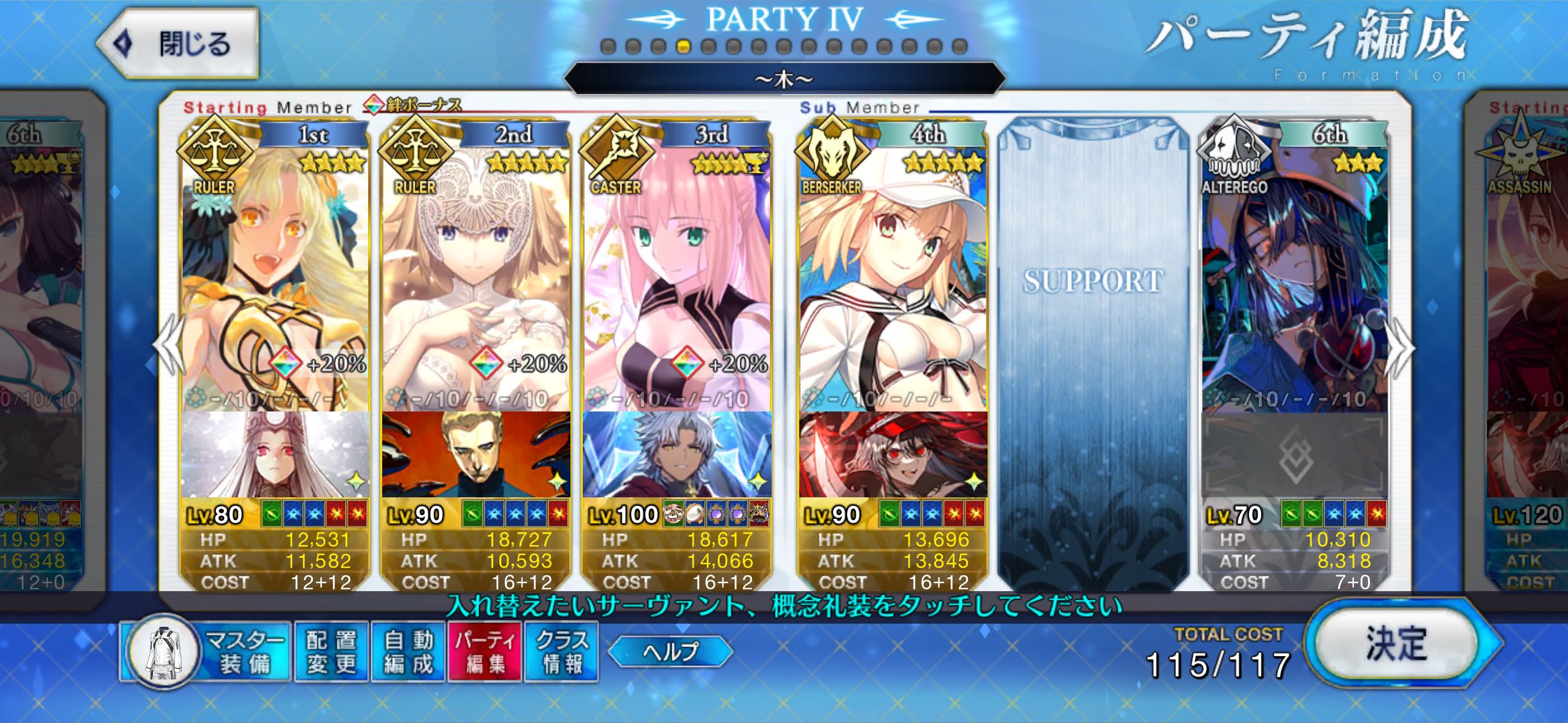Confirm the party with 決定 button
The height and width of the screenshot is (723, 1568).
coord(1396,645)
